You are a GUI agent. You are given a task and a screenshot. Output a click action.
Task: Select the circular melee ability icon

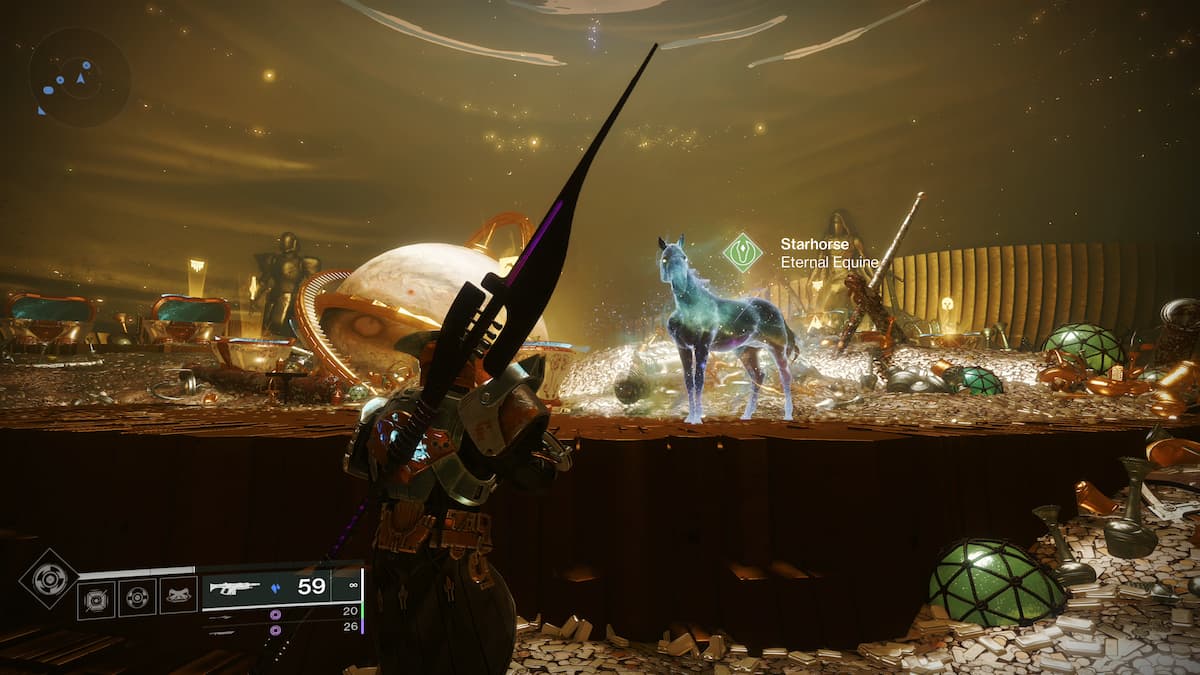point(137,598)
